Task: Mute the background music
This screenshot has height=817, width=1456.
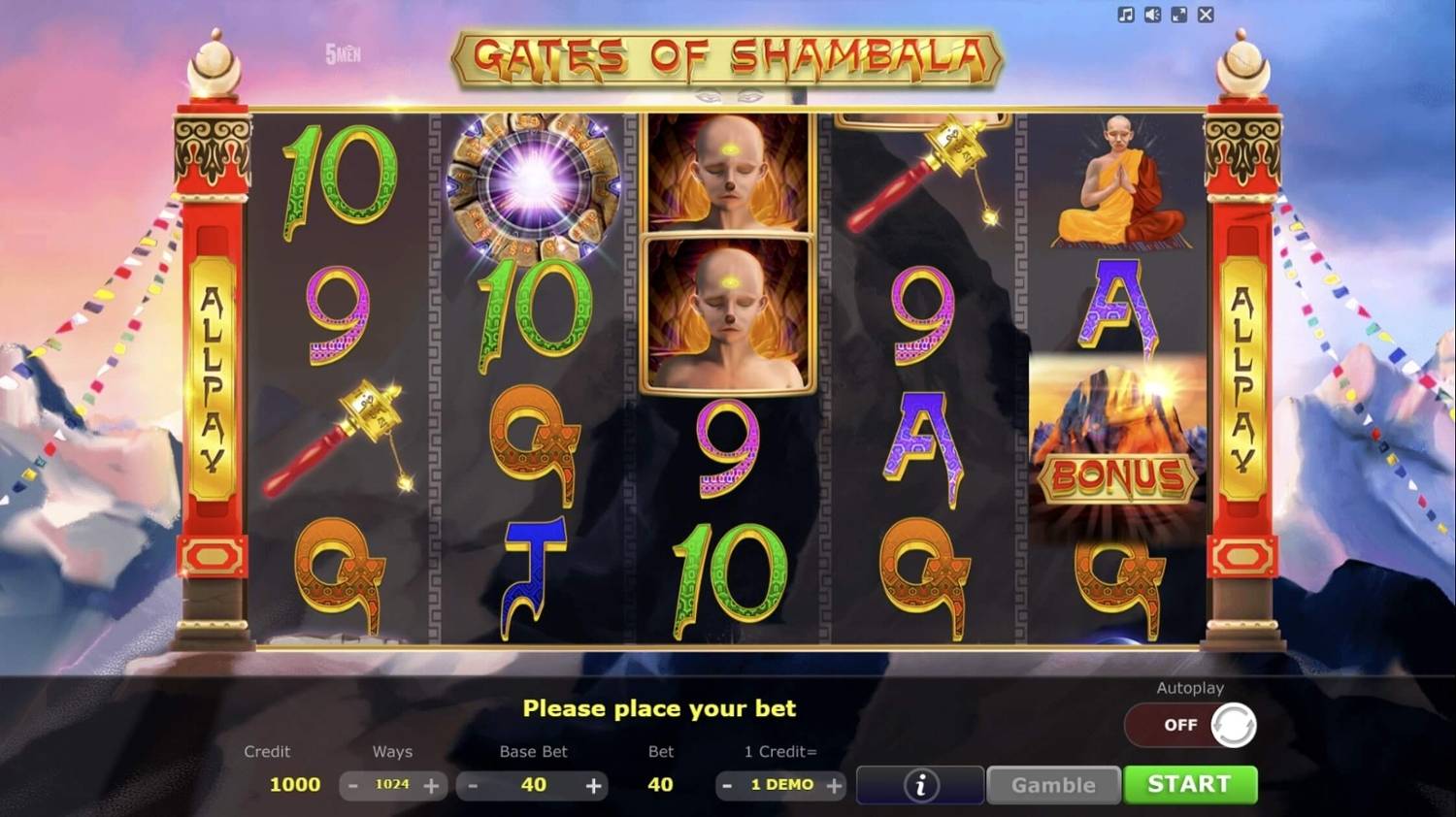Action: tap(1126, 15)
